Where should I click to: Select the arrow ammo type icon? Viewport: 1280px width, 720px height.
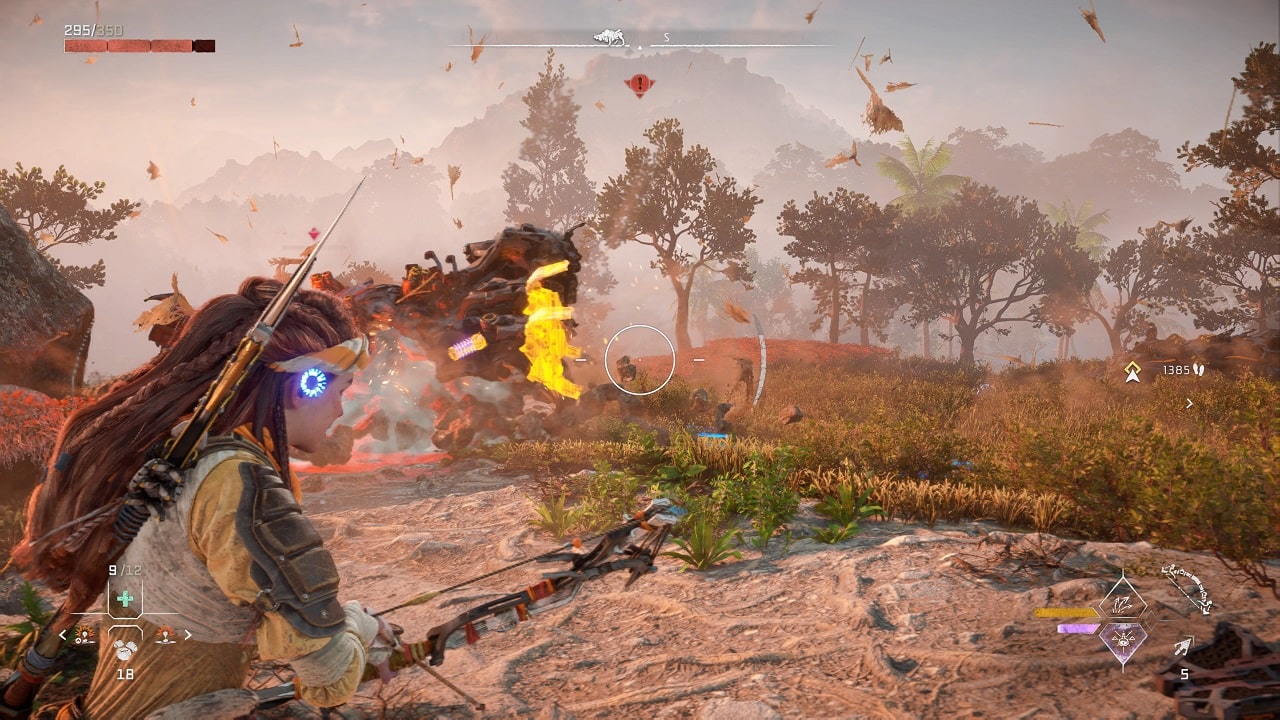(x=1184, y=648)
